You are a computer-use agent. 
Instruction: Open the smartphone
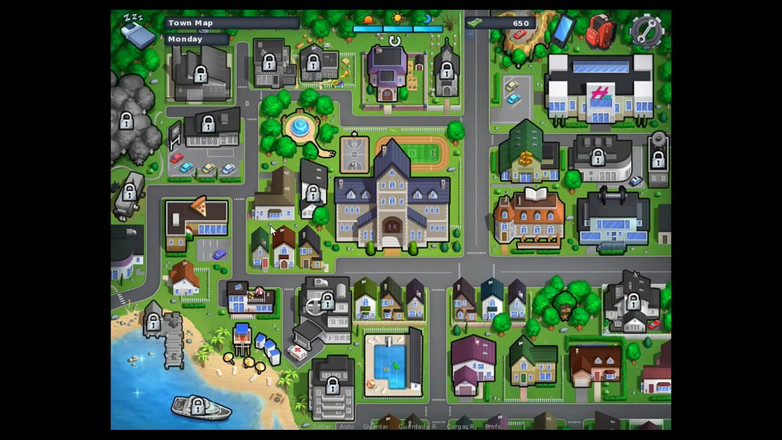tap(563, 27)
